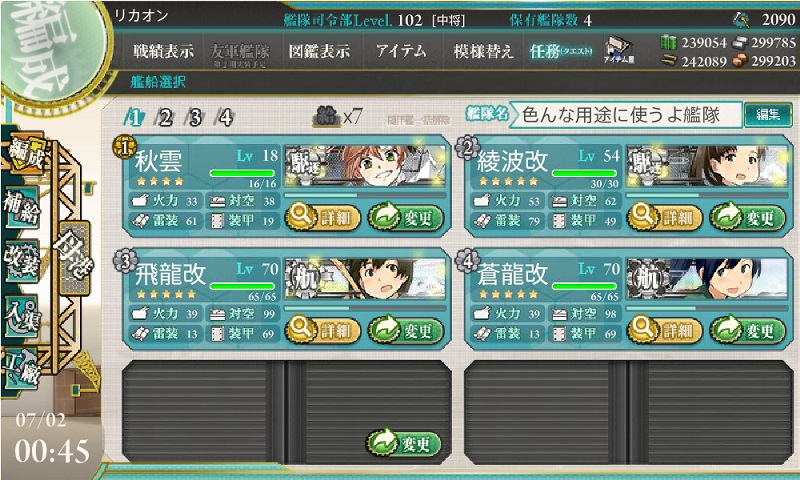Open the 補給 resupply side menu
This screenshot has height=480, width=800.
[x=21, y=207]
